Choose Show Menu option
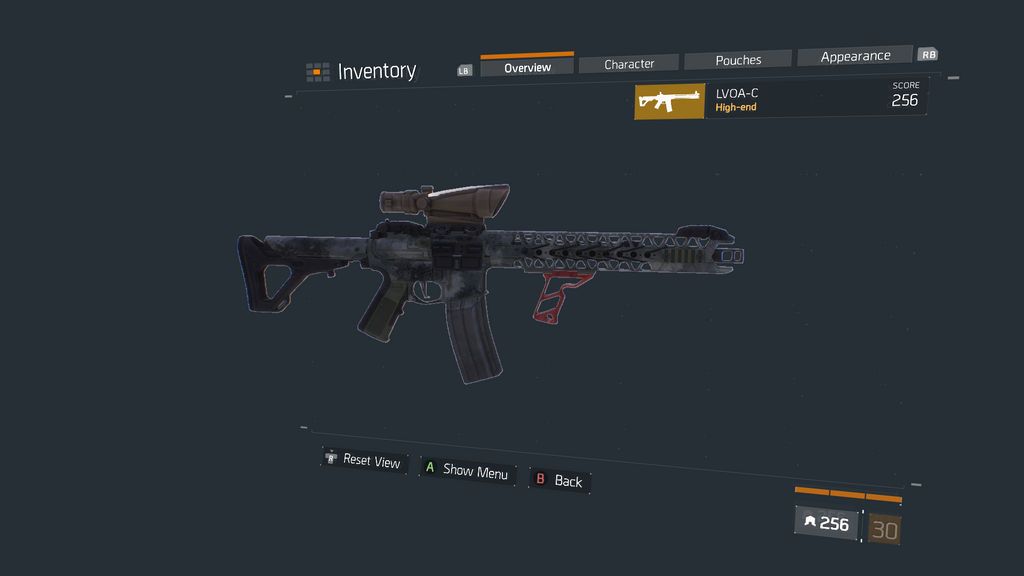 [467, 471]
